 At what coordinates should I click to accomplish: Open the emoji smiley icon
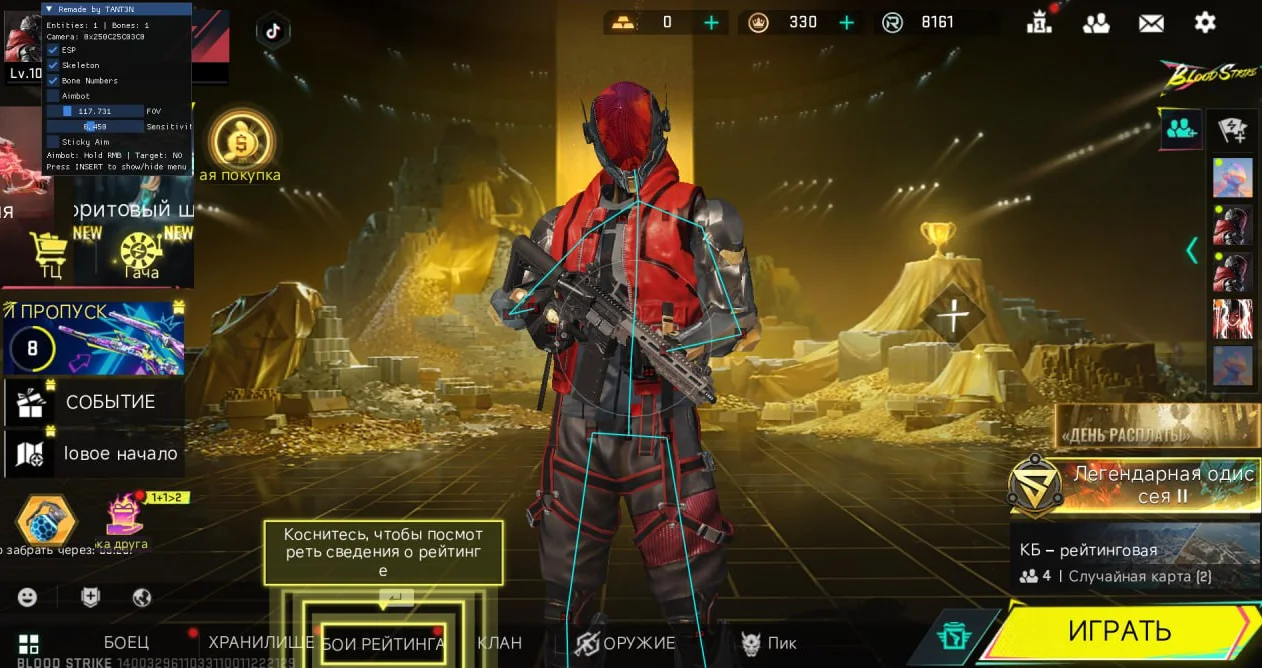[x=28, y=597]
